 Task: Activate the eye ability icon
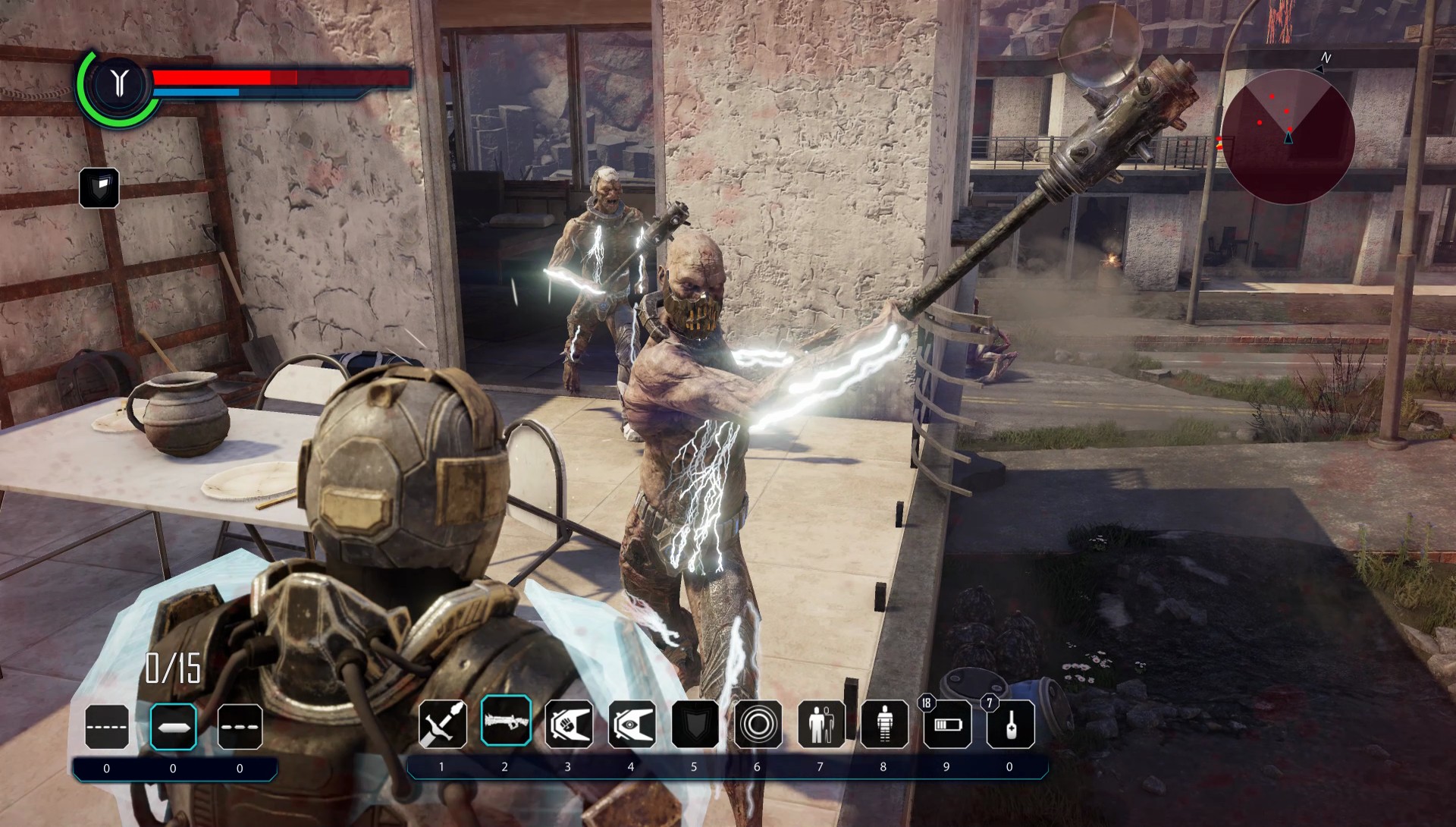point(632,724)
